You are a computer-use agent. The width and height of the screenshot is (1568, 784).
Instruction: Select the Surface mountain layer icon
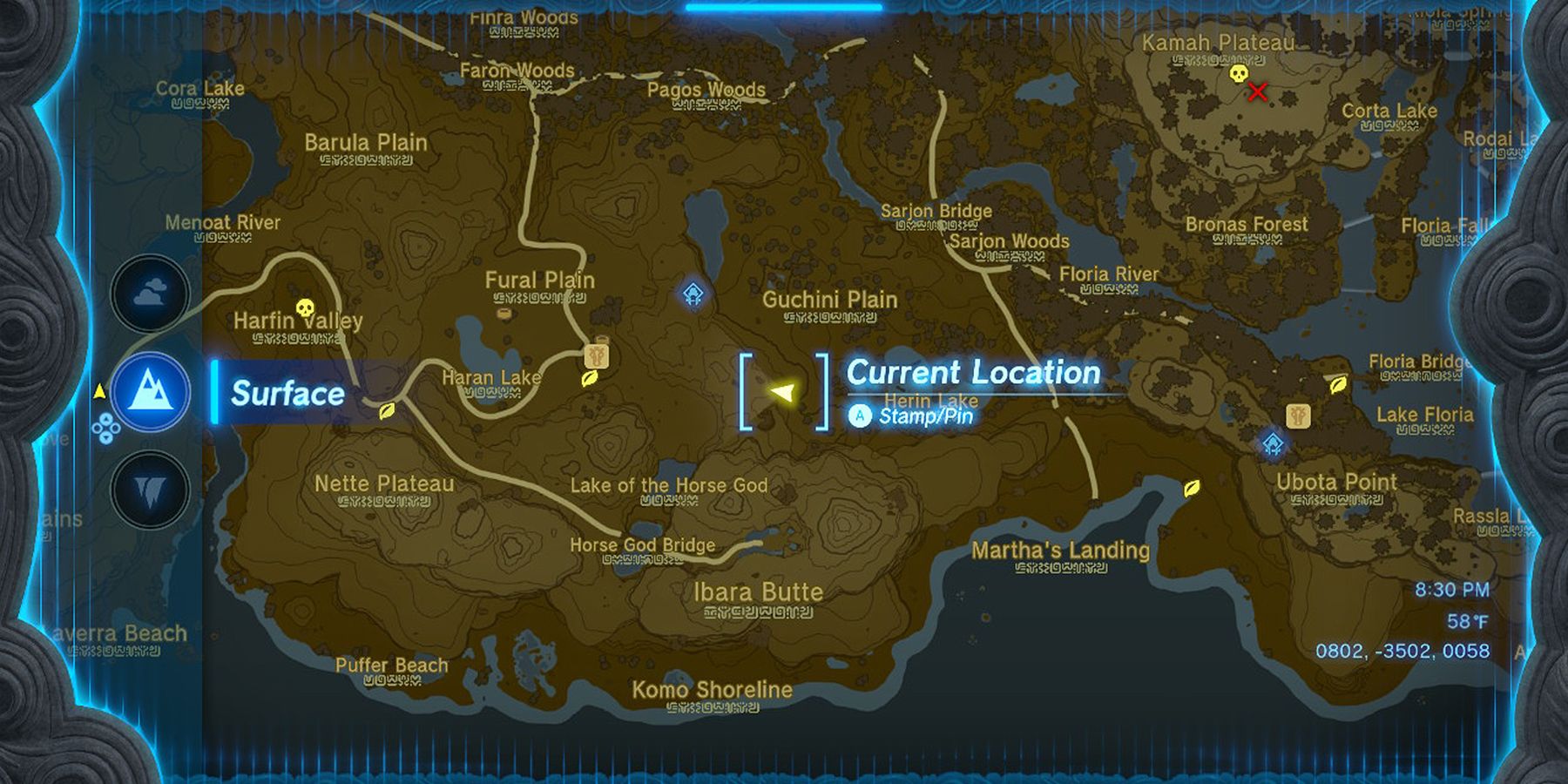coord(150,392)
